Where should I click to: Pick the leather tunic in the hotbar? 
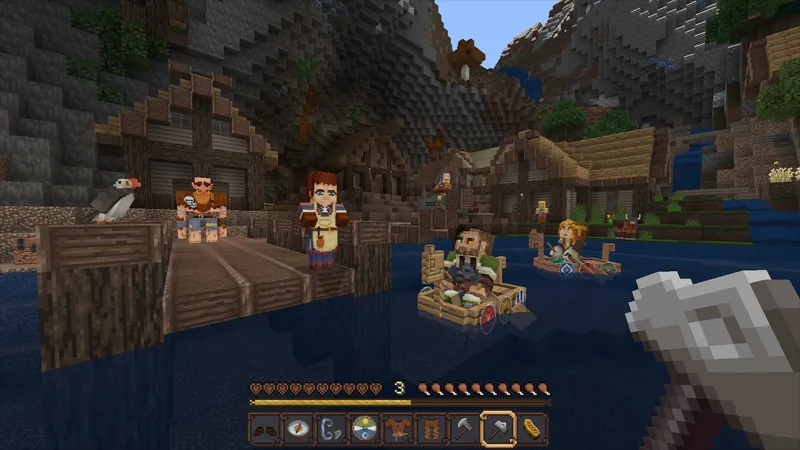(398, 429)
